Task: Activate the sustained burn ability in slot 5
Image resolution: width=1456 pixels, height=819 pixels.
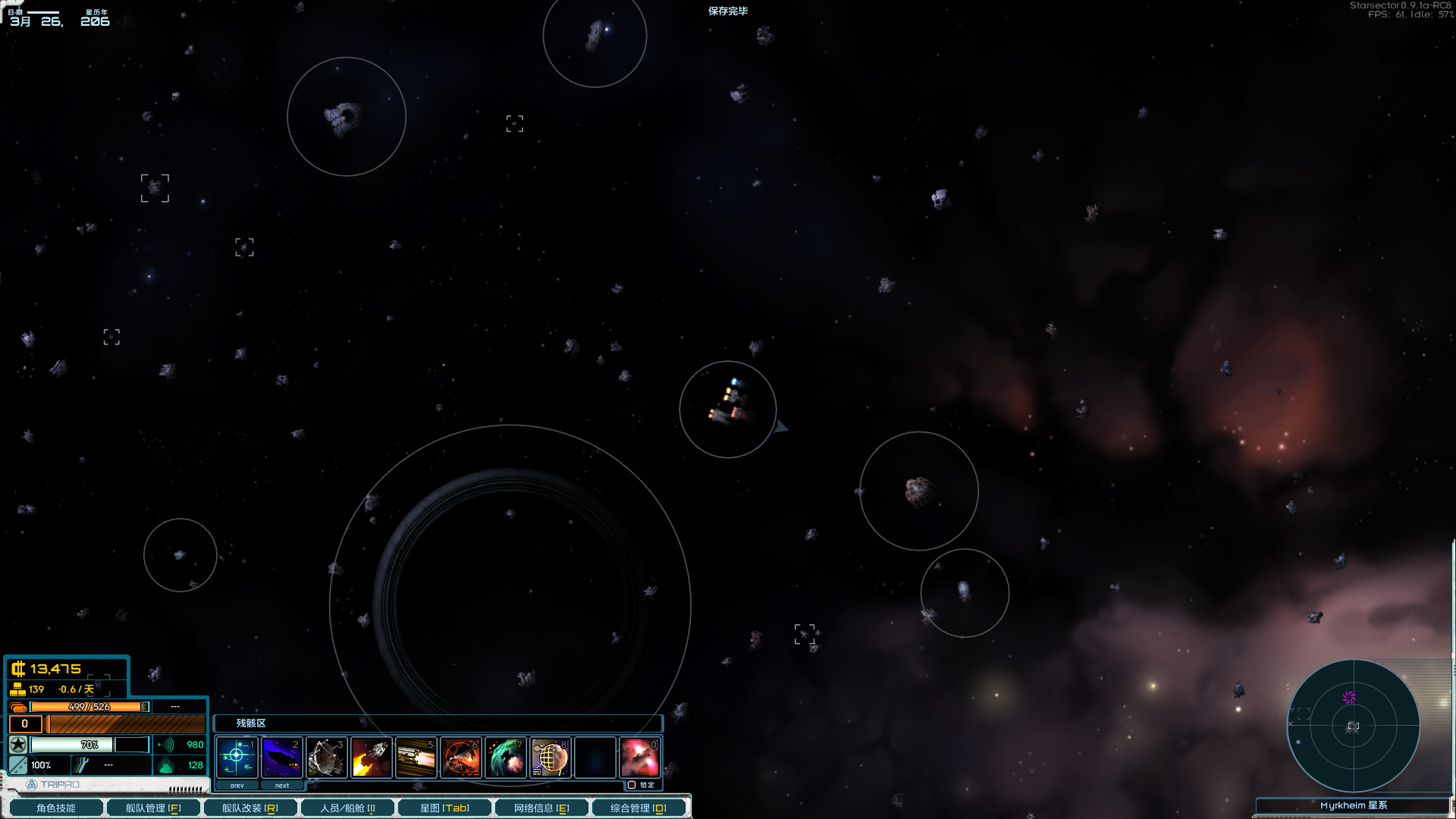Action: [416, 757]
